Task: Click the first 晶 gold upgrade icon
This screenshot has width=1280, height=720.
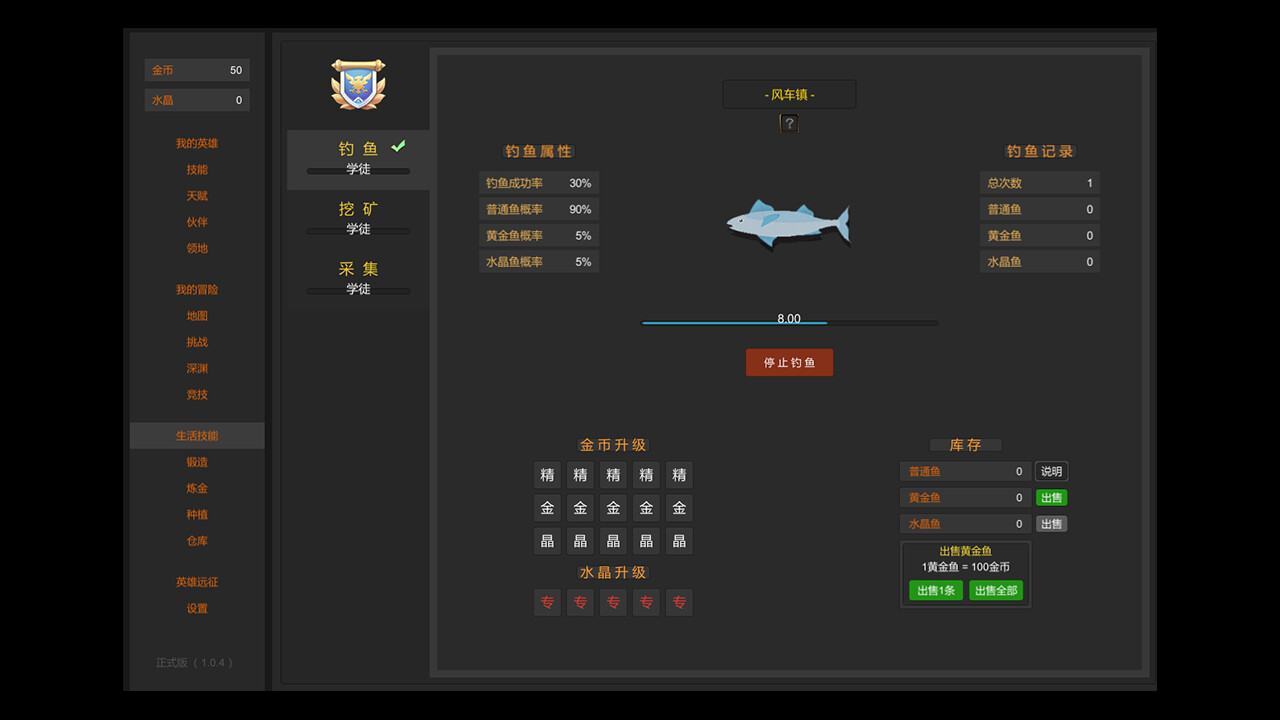Action: pos(547,540)
